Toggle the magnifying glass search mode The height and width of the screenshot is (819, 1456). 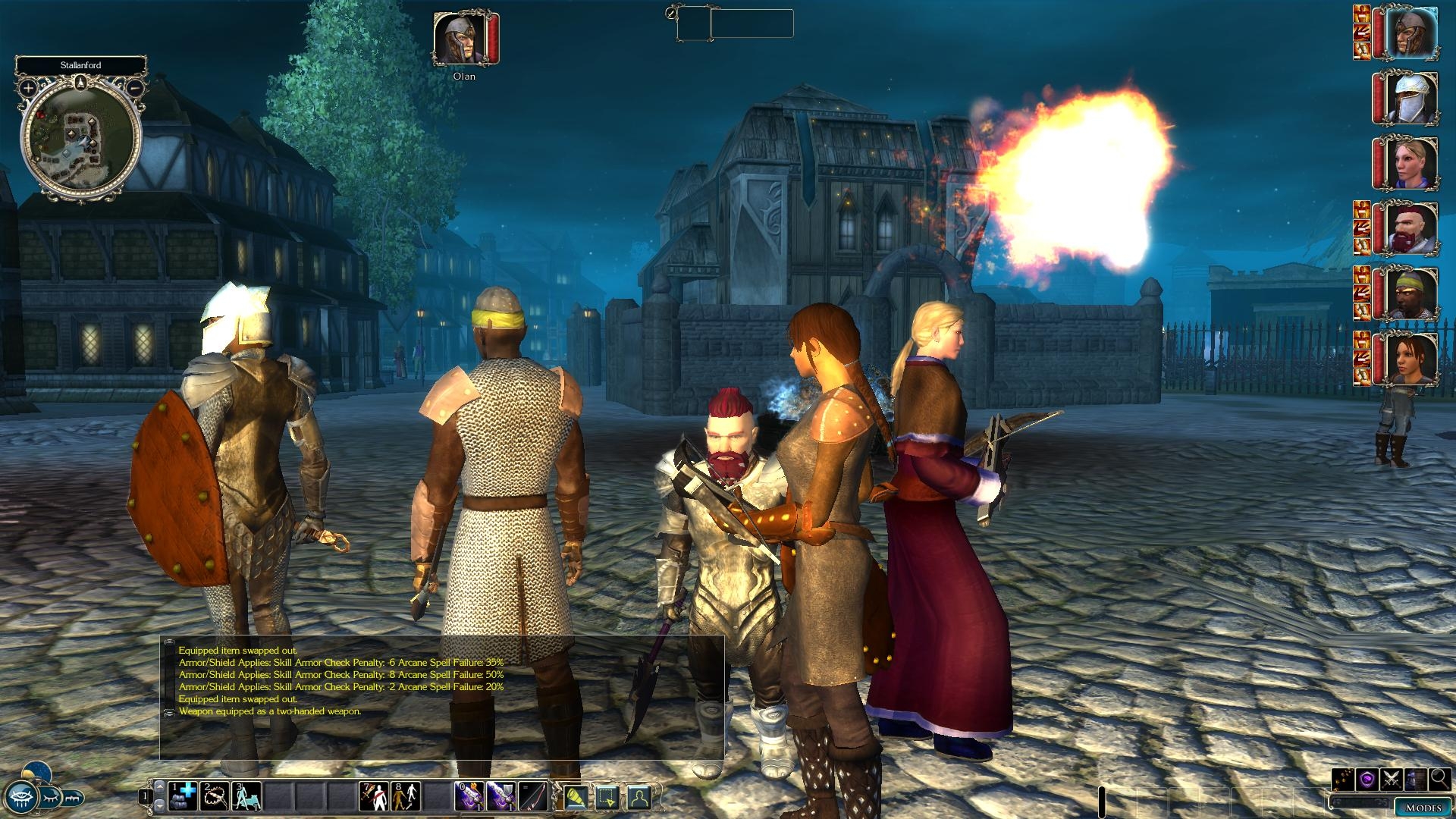(1440, 780)
